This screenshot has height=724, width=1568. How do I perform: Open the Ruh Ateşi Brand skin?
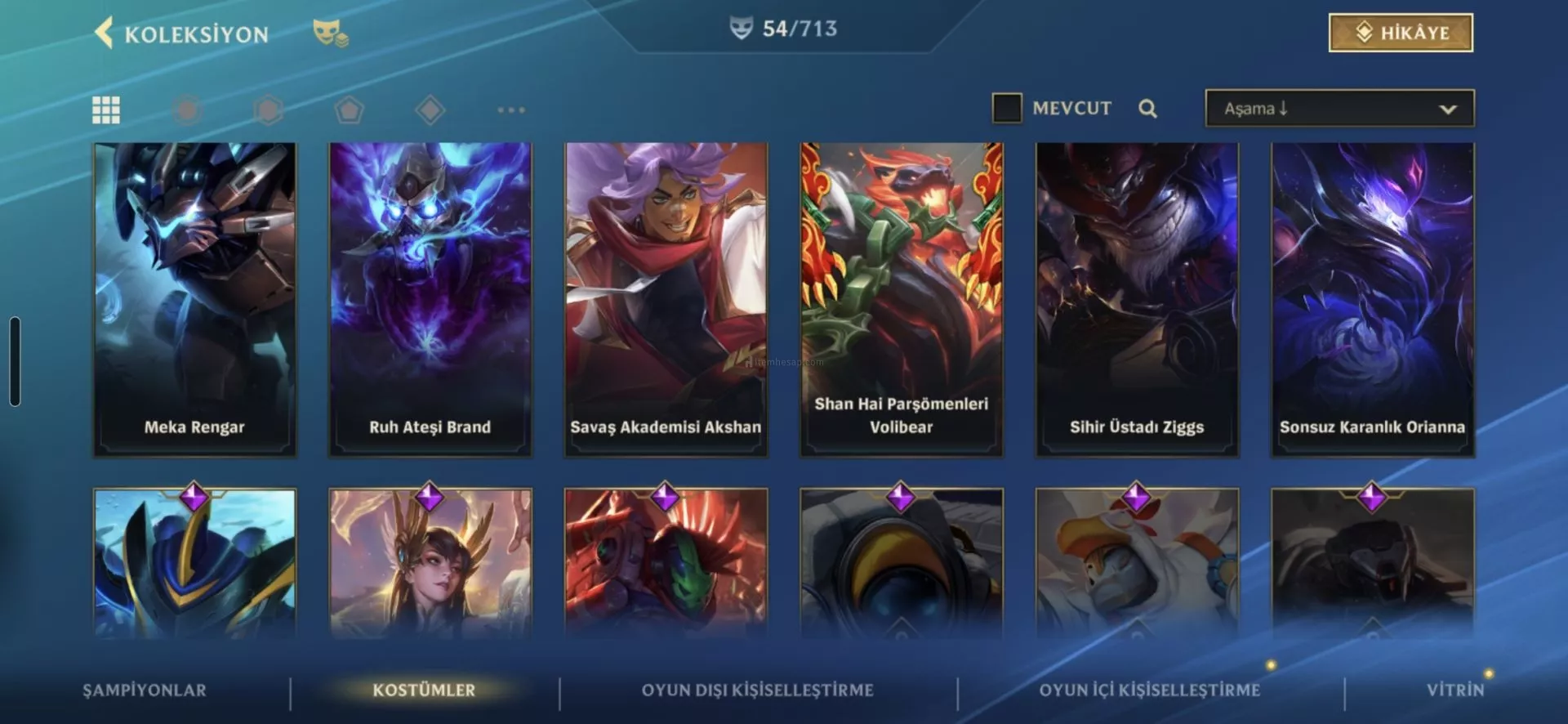430,299
